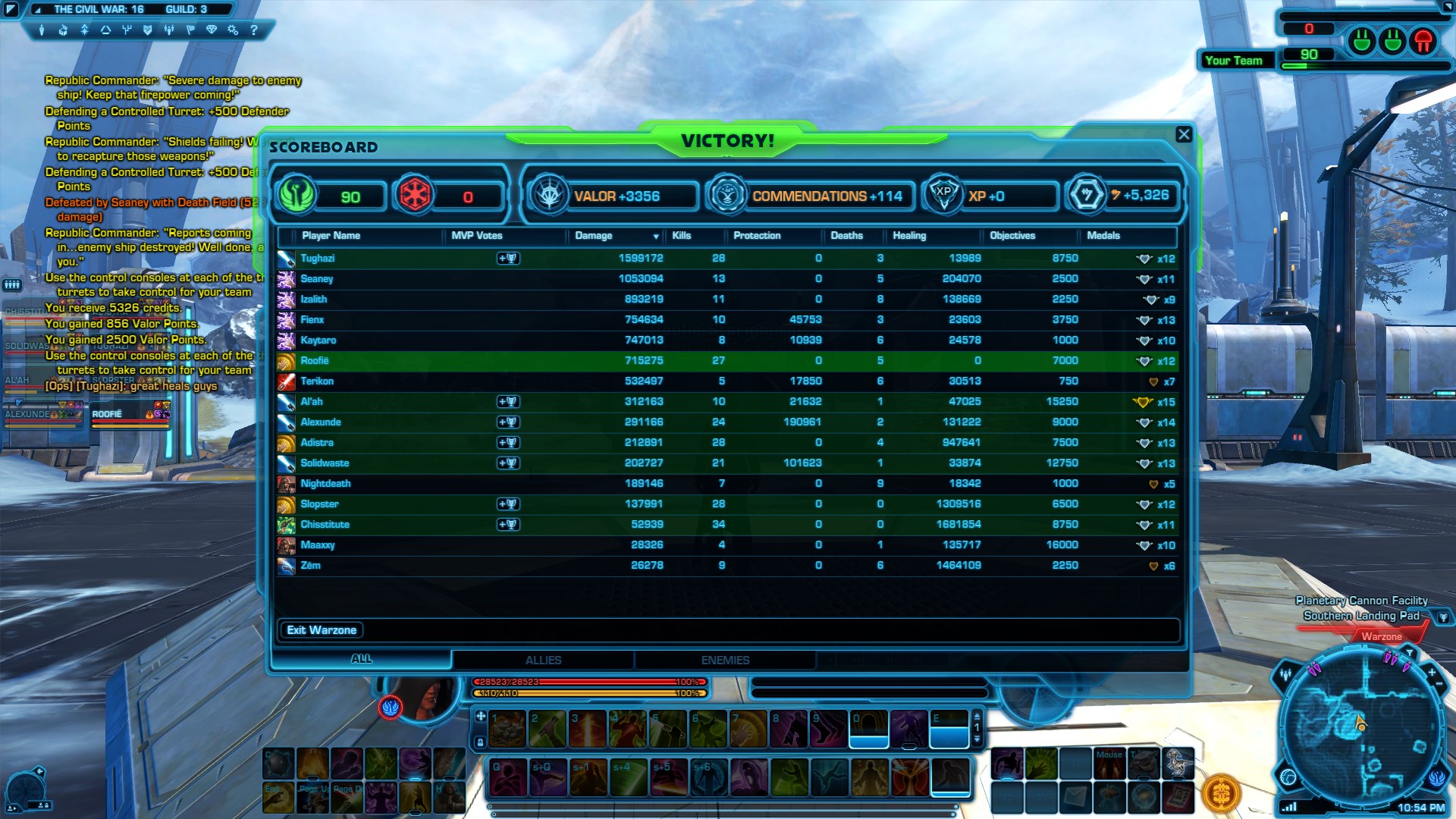Image resolution: width=1456 pixels, height=819 pixels.
Task: Open the Cartel Market diamond icon
Action: [212, 31]
